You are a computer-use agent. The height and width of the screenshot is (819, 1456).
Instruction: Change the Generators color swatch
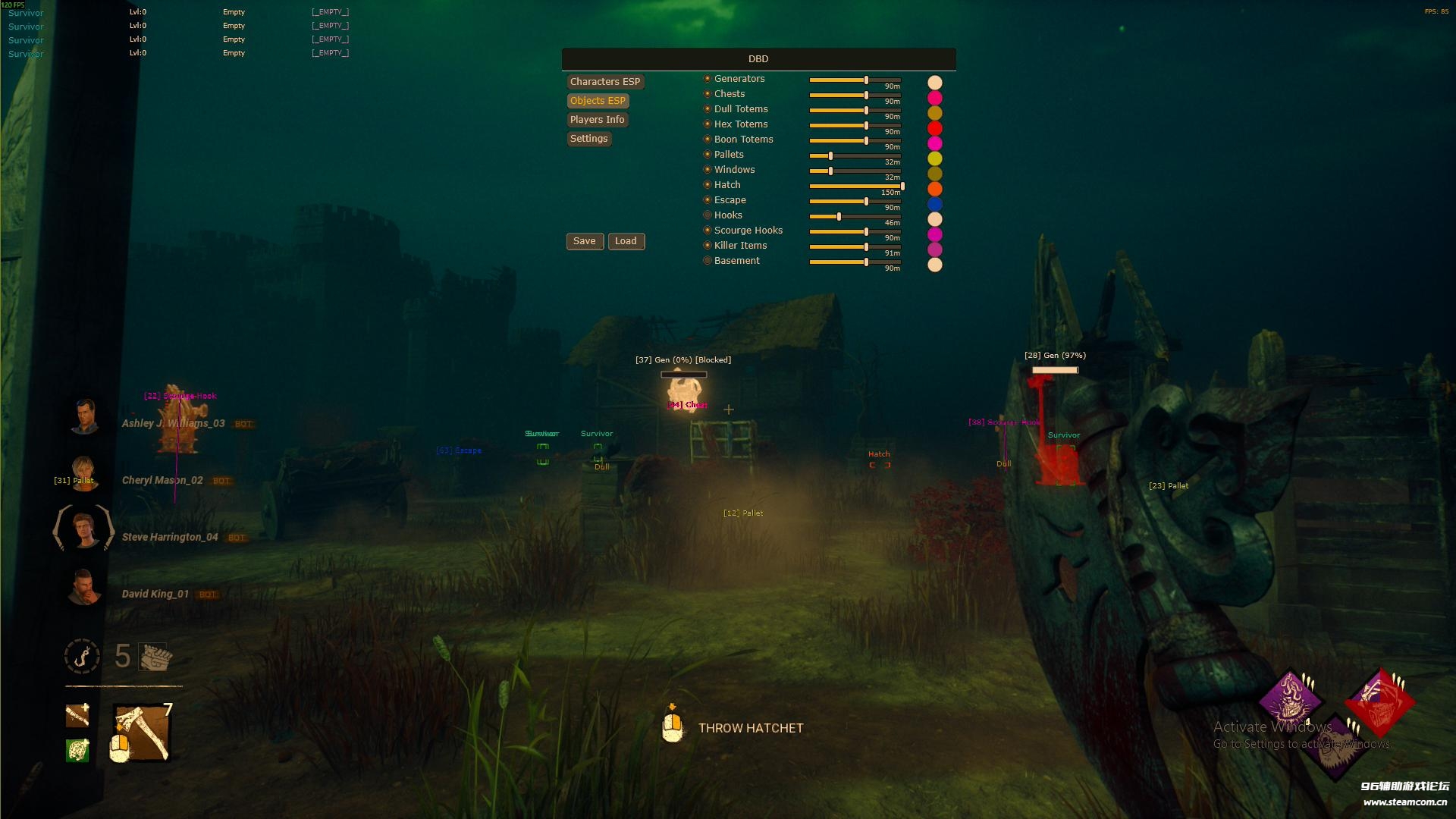[x=935, y=83]
